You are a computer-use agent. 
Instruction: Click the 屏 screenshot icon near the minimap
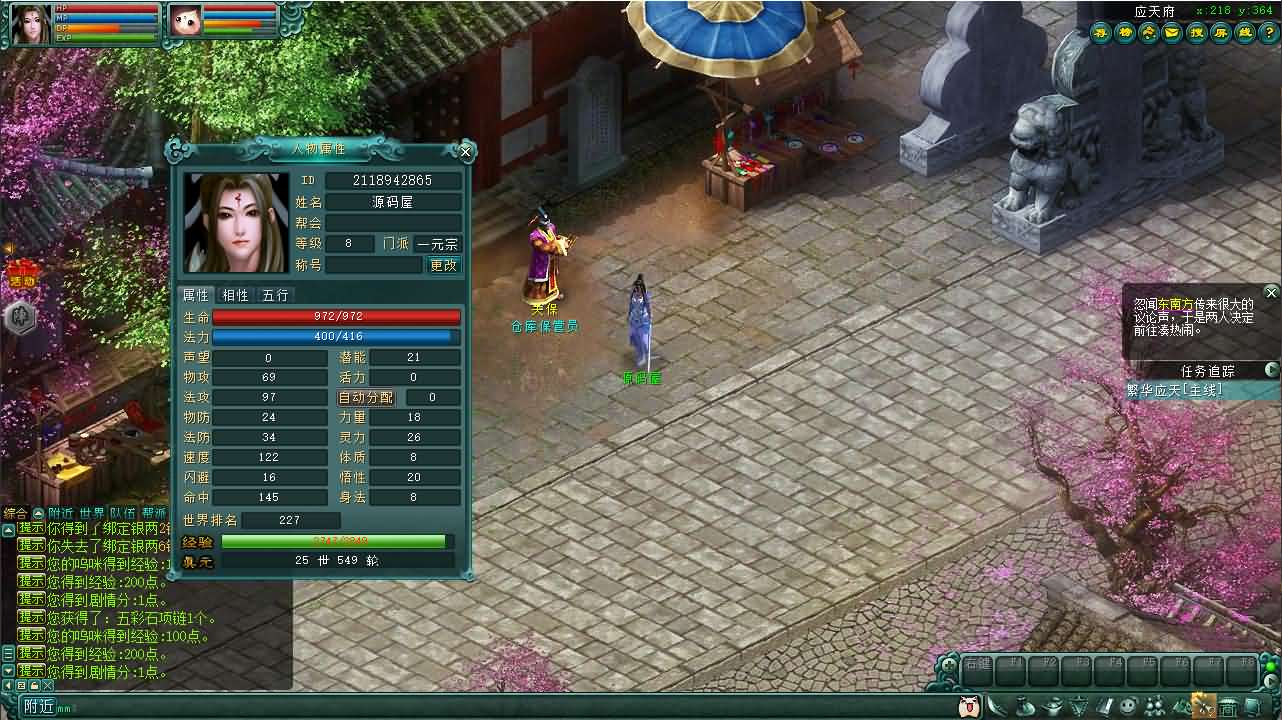click(x=1220, y=33)
